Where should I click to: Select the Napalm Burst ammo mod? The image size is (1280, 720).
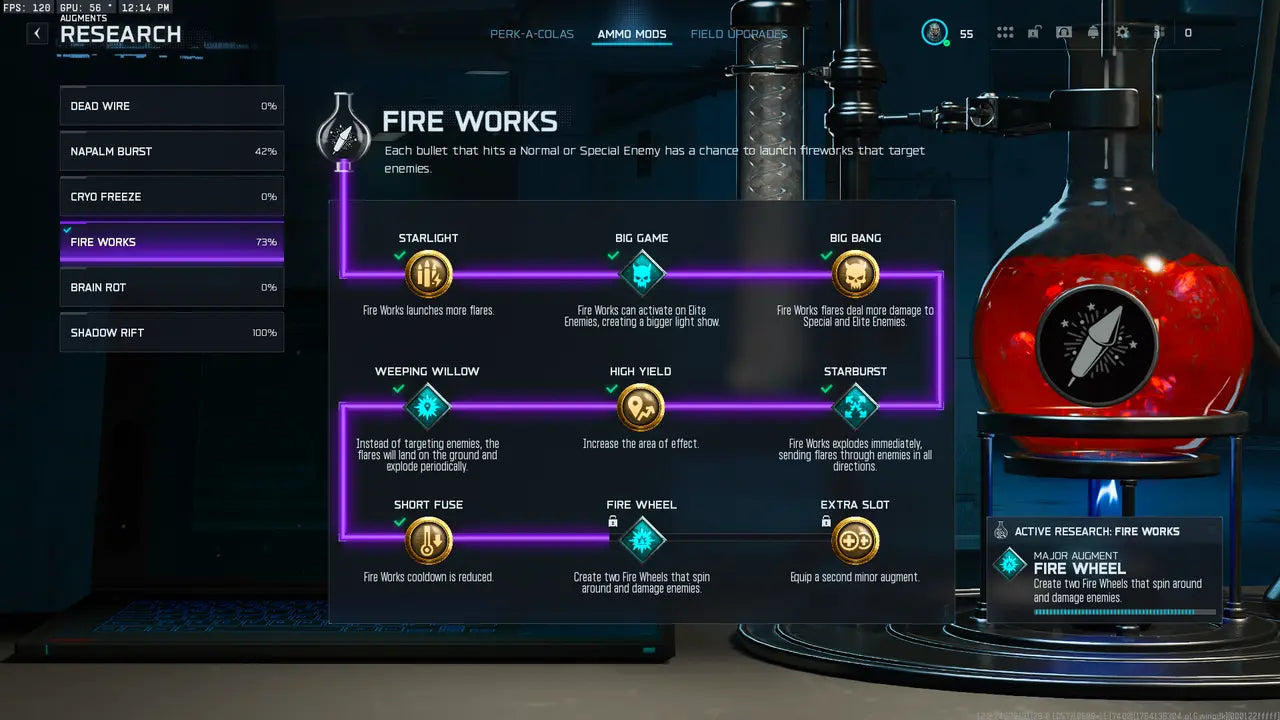pyautogui.click(x=171, y=151)
